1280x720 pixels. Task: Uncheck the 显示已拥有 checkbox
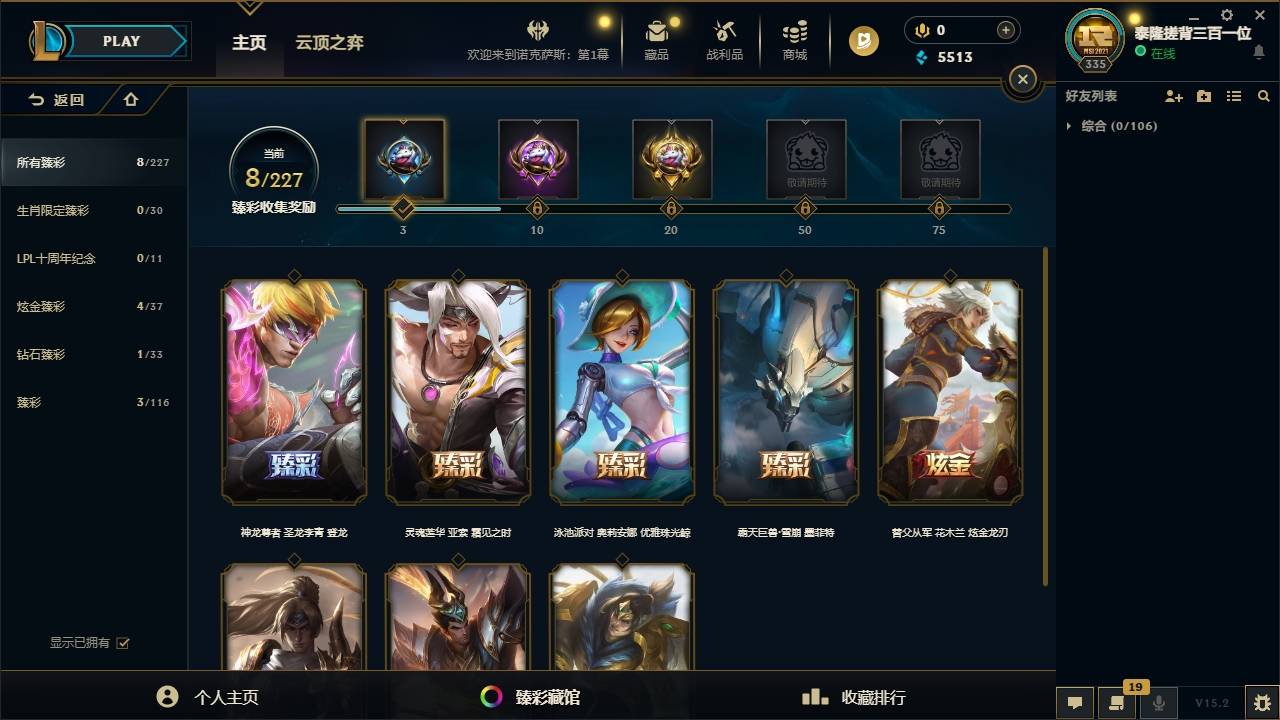(x=122, y=643)
